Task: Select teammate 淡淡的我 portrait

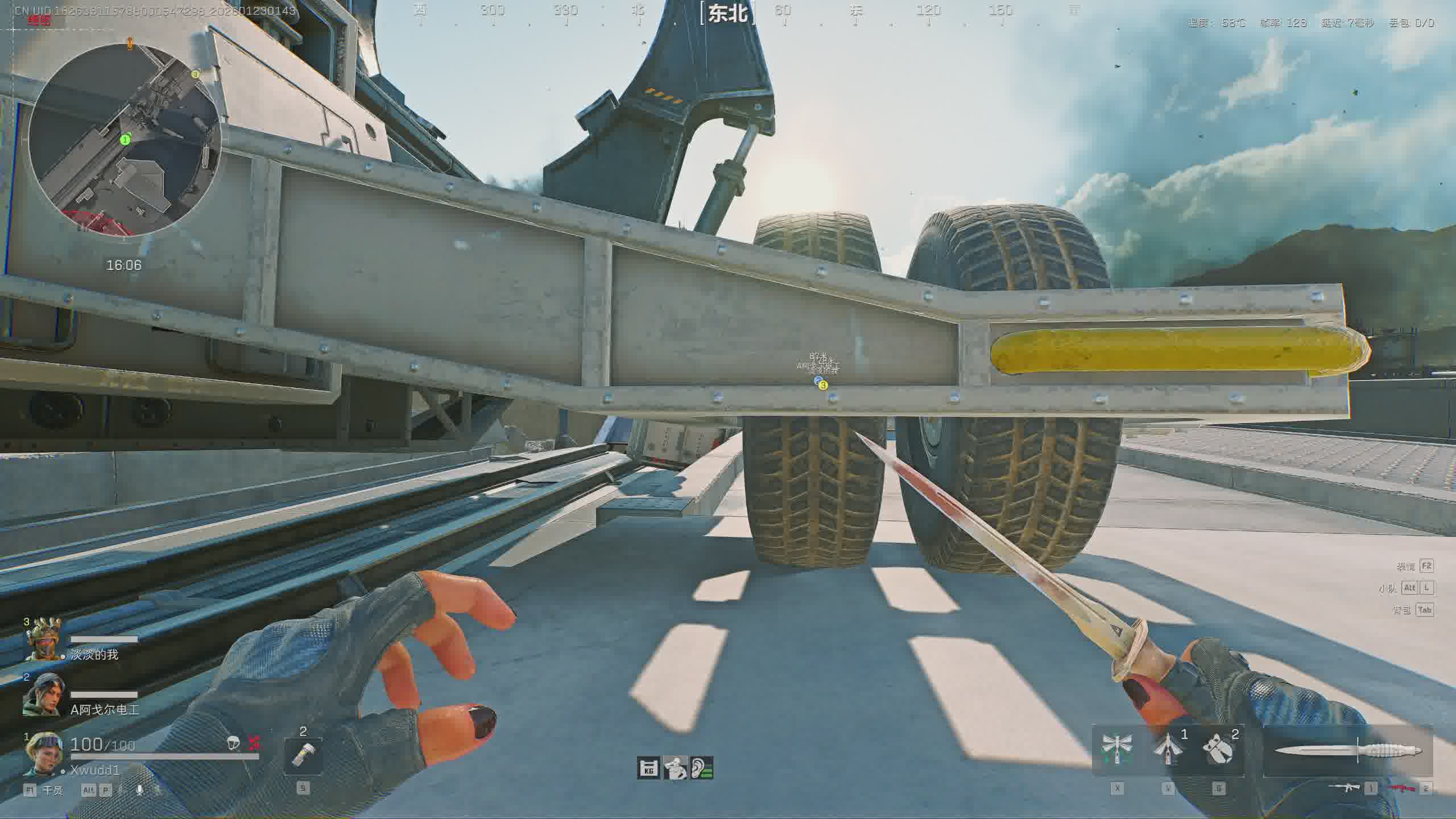Action: click(44, 640)
